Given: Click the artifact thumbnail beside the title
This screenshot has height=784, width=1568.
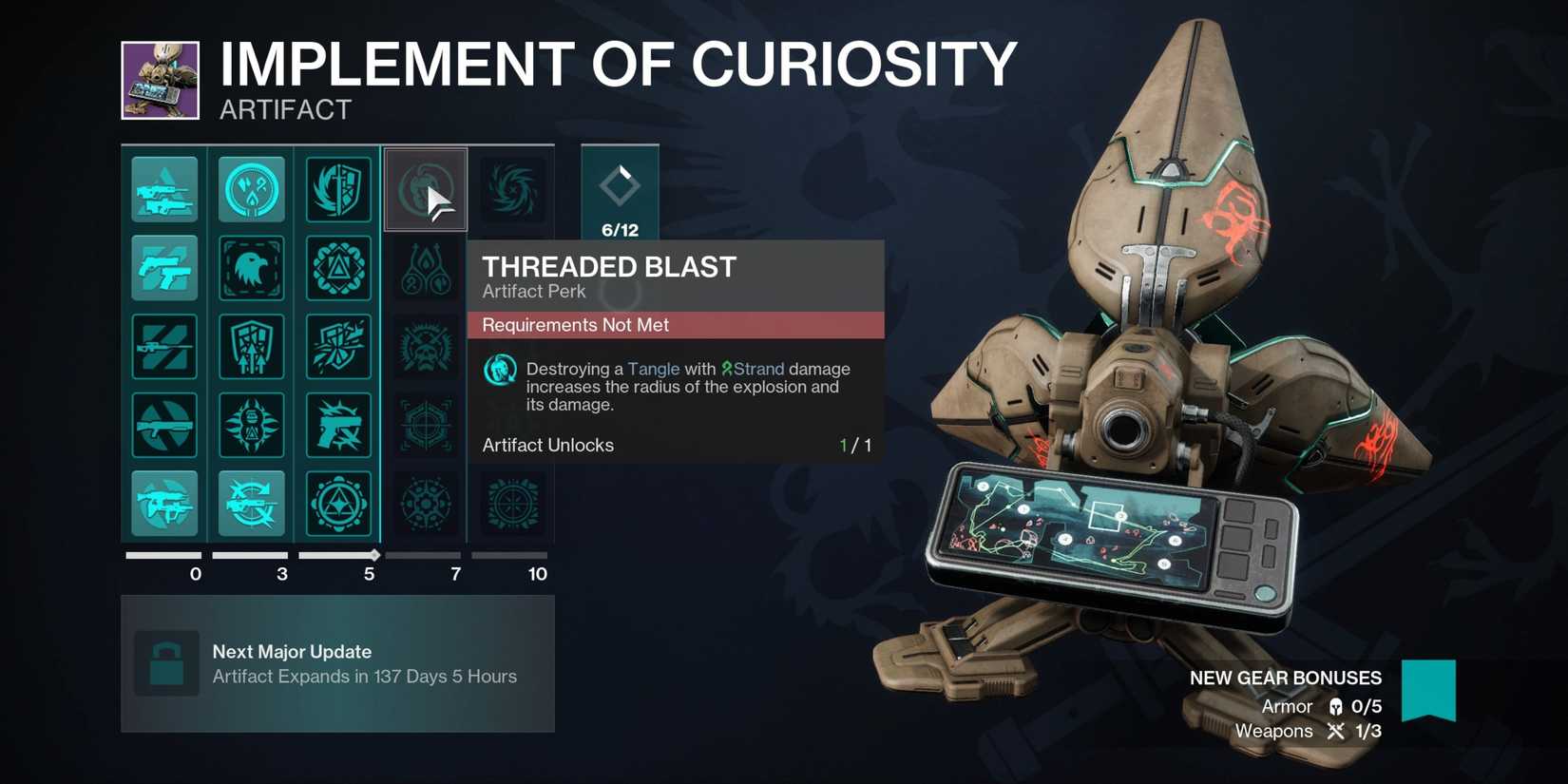Looking at the screenshot, I should coord(162,80).
